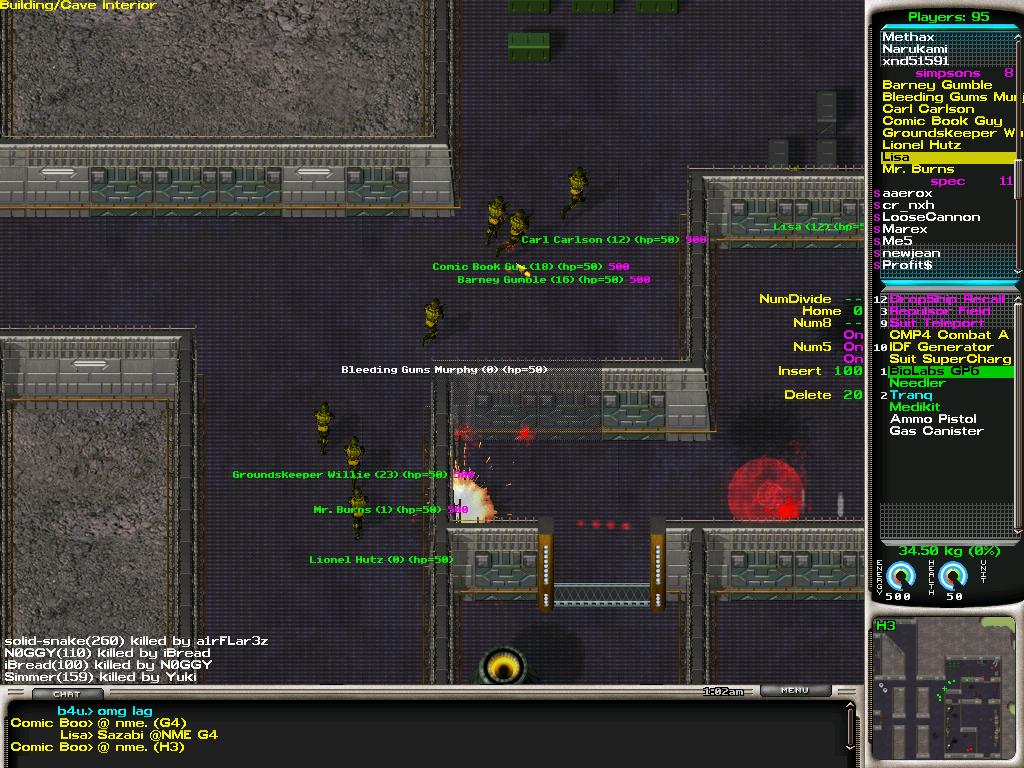Open the minimap panel
This screenshot has width=1024, height=768.
pos(944,690)
